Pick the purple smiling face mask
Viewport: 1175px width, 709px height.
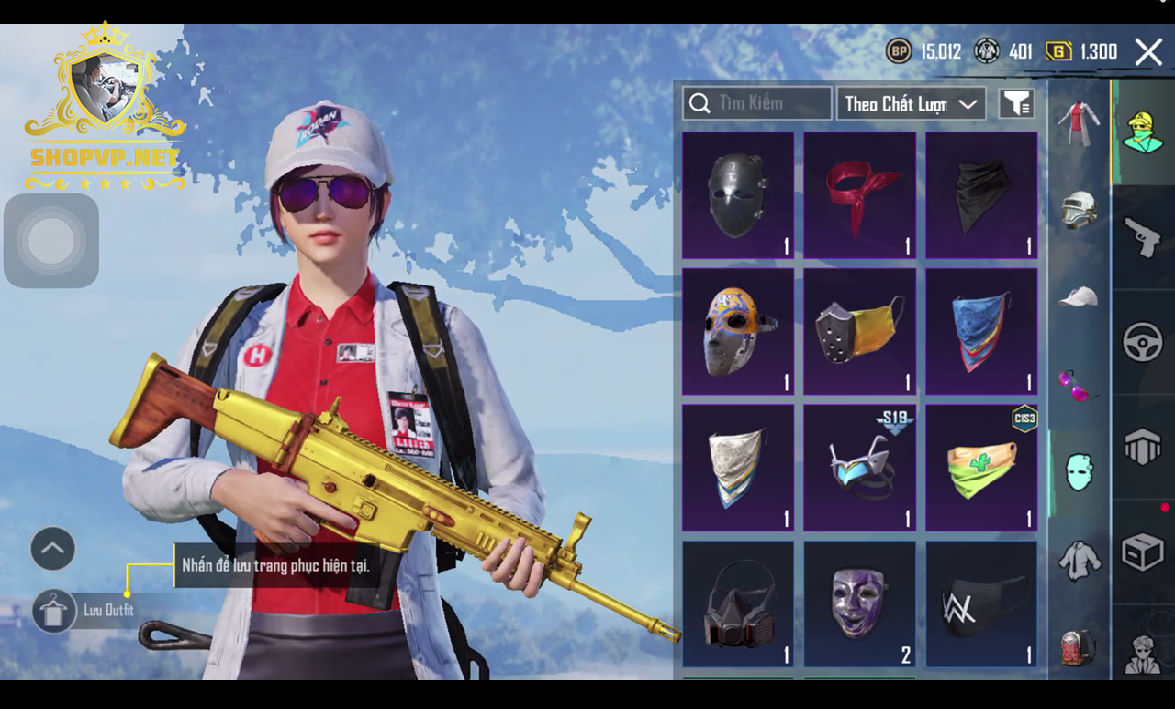[x=859, y=604]
